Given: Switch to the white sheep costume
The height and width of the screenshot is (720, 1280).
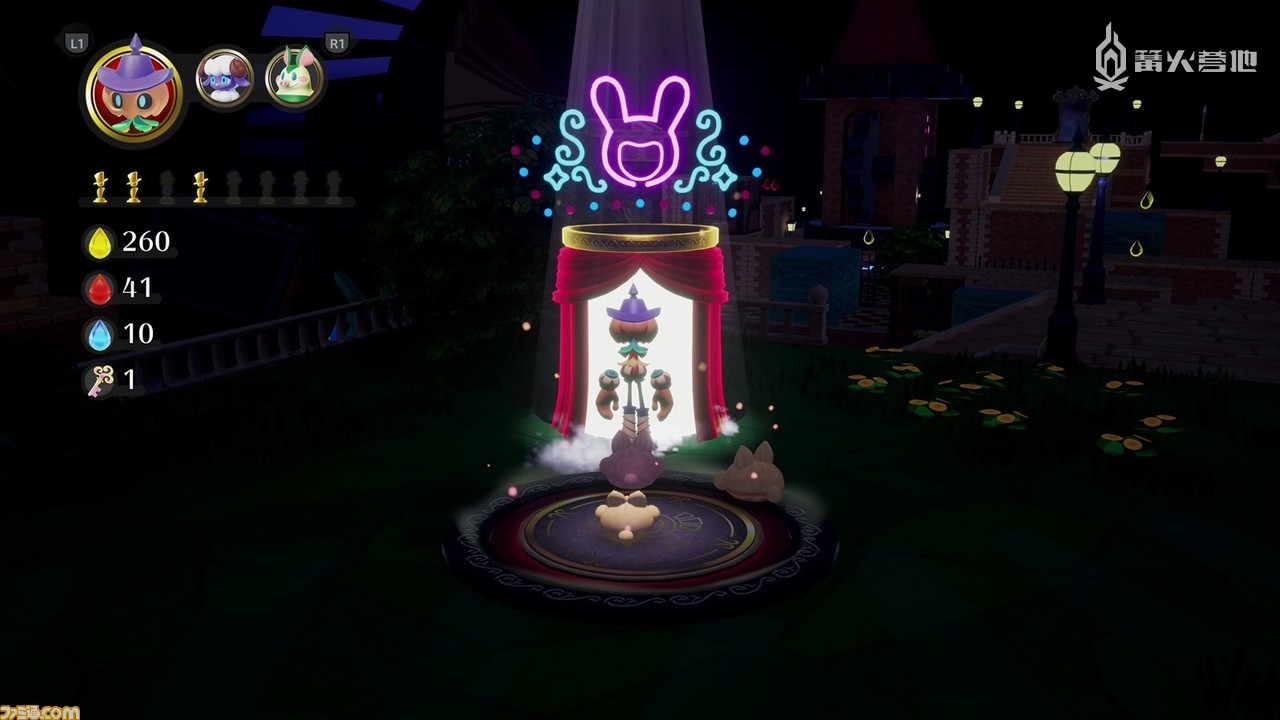Looking at the screenshot, I should (224, 78).
